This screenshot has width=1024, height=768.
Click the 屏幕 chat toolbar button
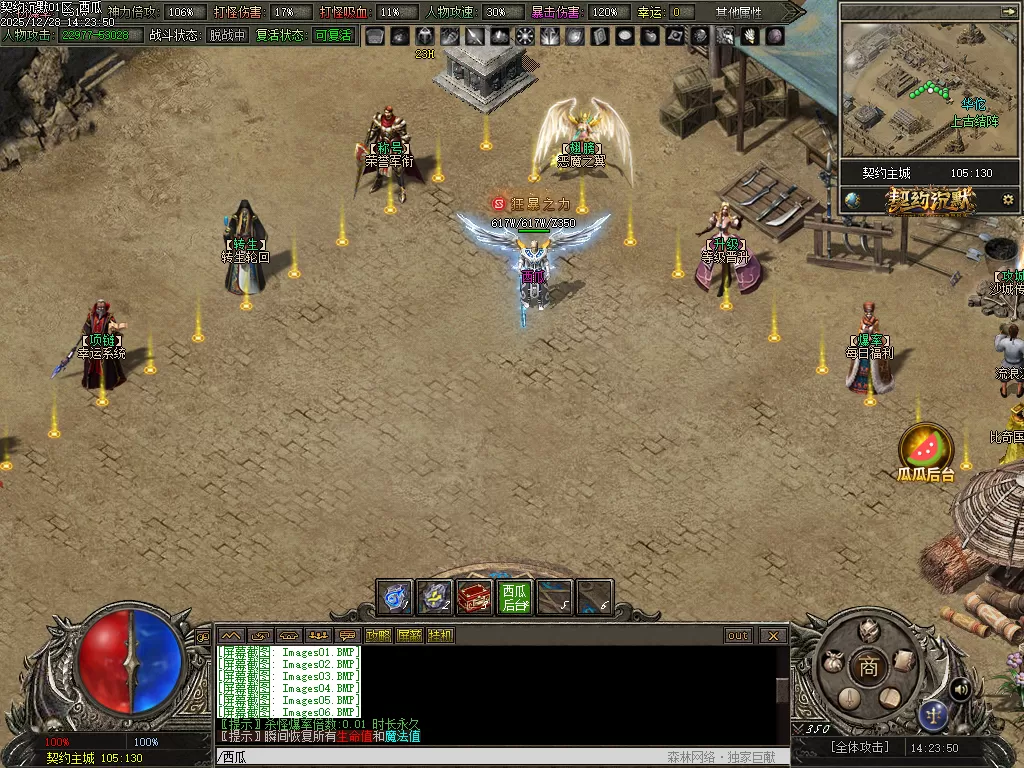(409, 636)
